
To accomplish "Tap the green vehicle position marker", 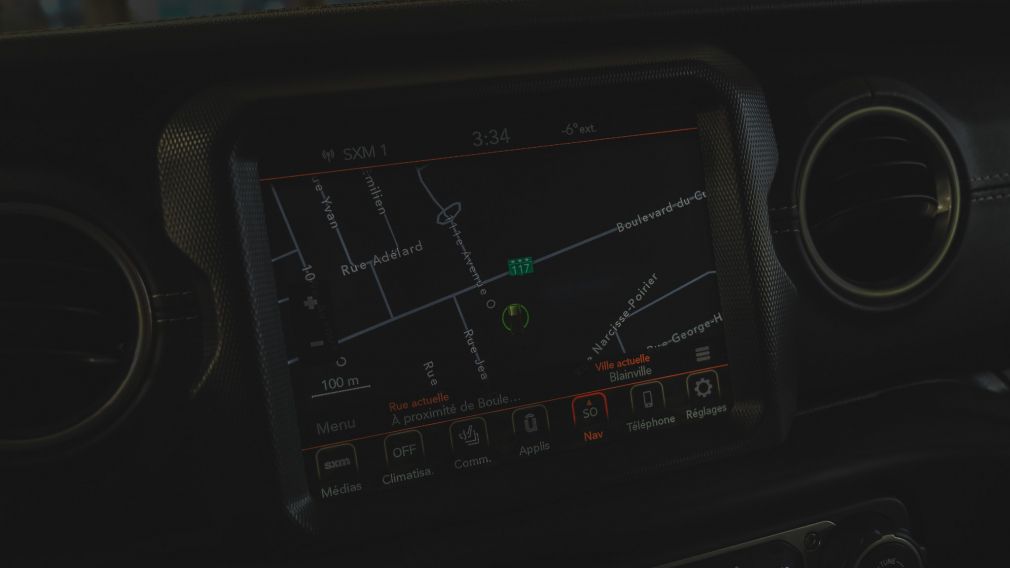I will click(x=516, y=317).
